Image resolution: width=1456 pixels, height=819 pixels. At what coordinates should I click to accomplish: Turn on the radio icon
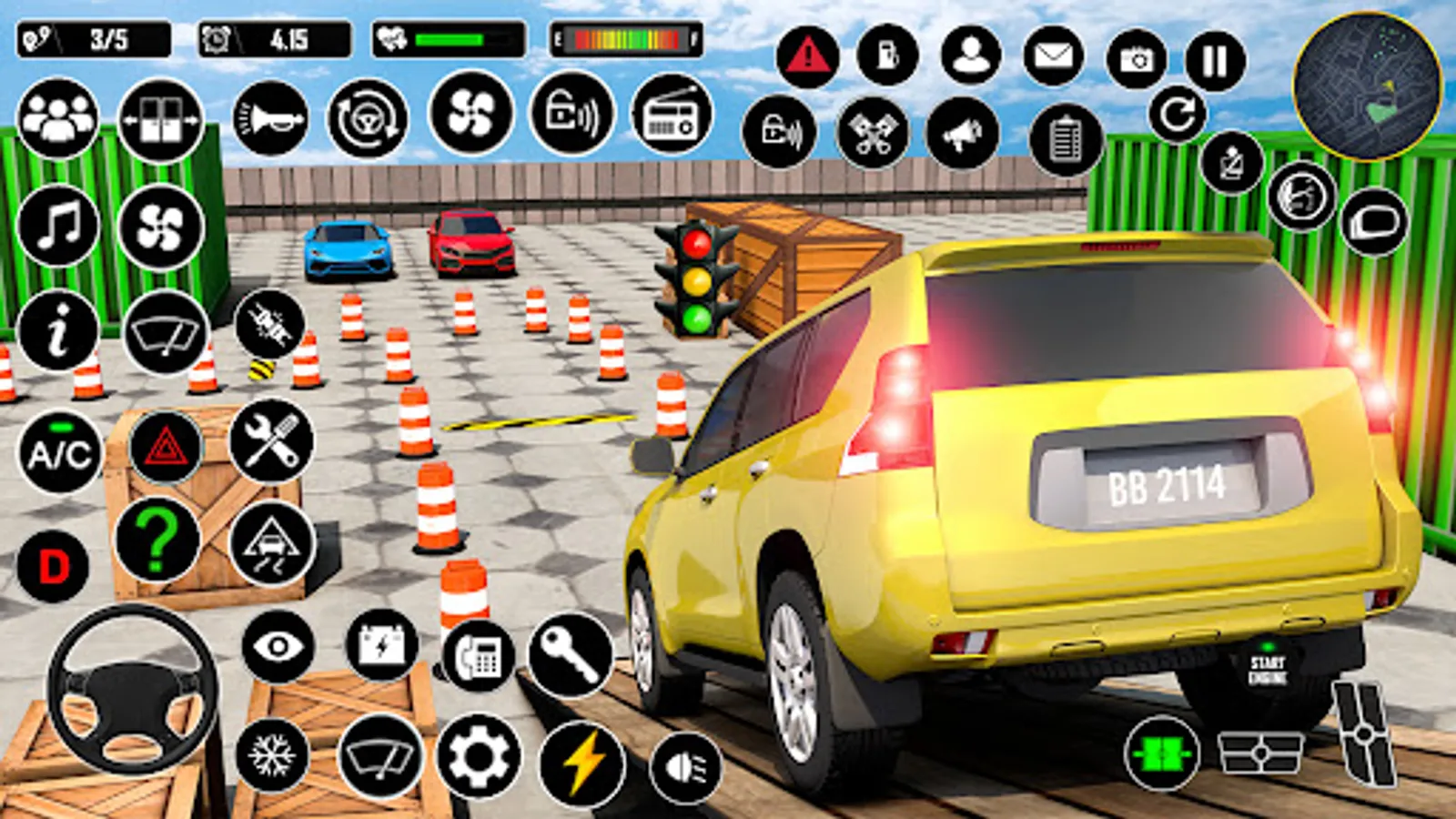point(672,115)
